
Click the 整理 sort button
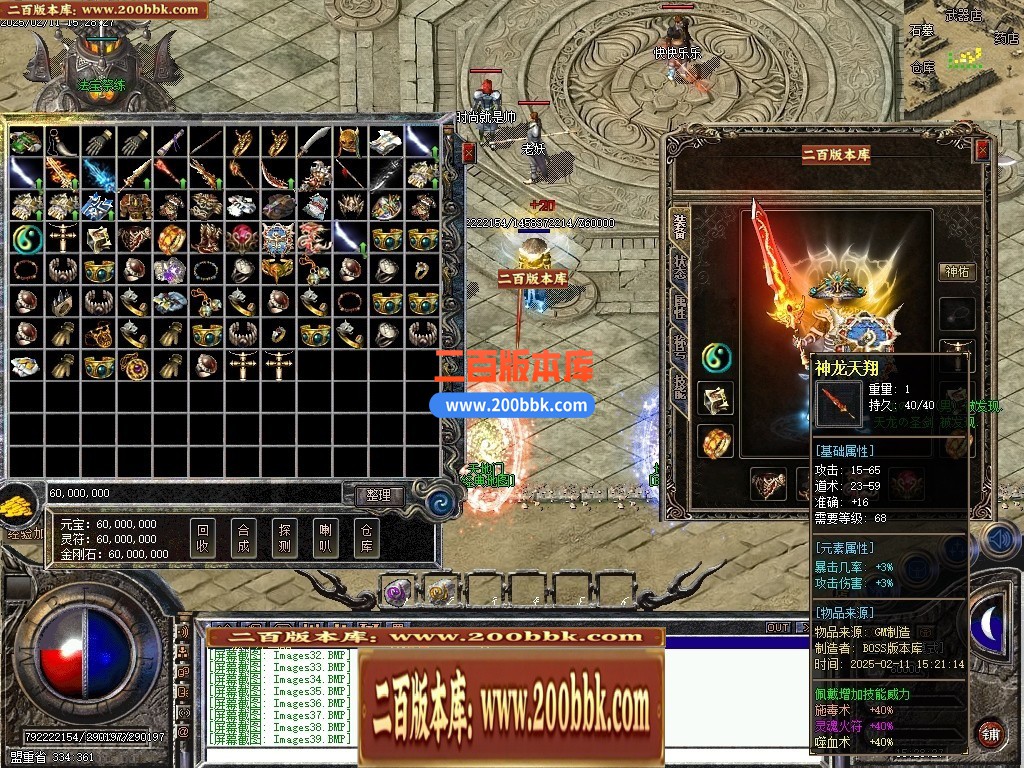tap(378, 495)
